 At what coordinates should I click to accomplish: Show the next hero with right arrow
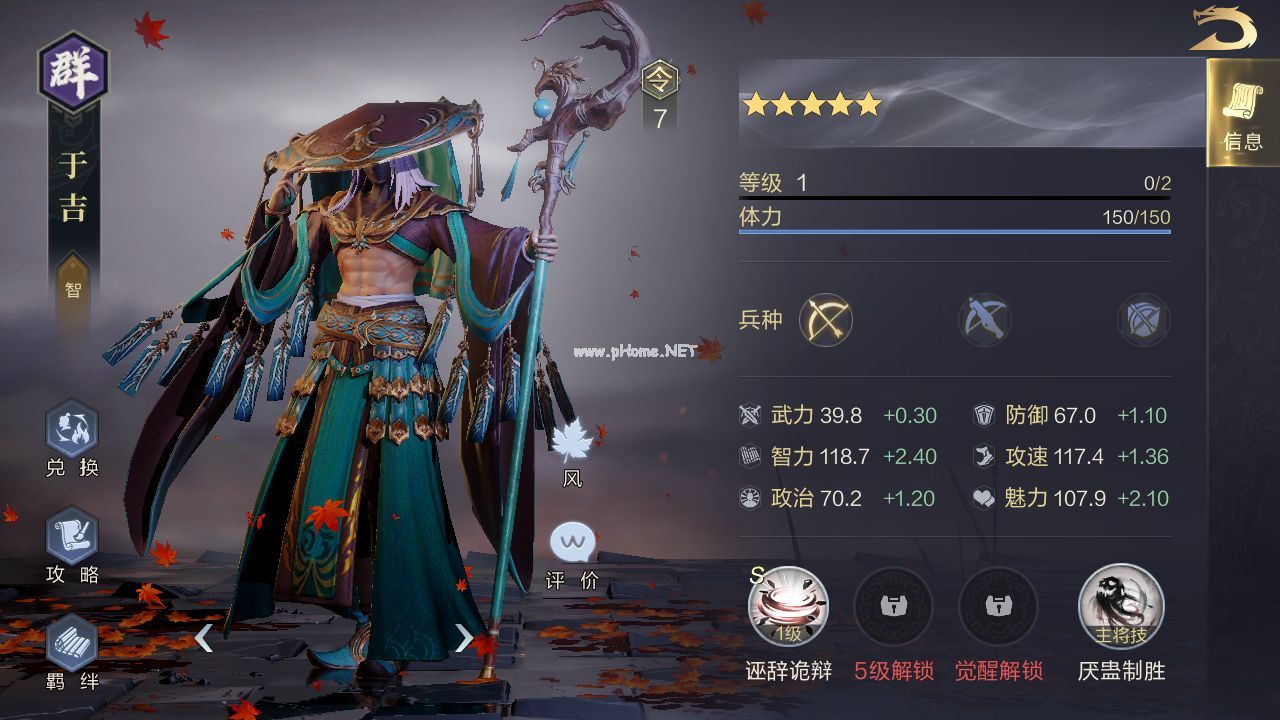point(463,637)
